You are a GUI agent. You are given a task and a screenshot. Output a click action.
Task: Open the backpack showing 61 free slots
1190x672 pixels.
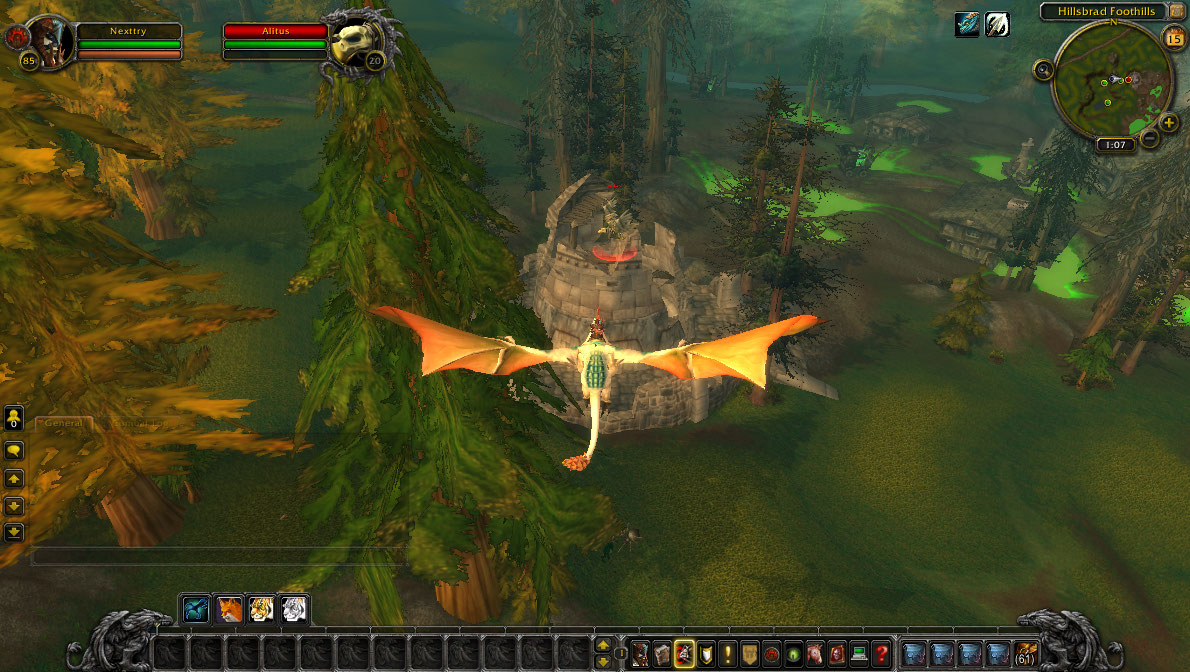click(1026, 654)
